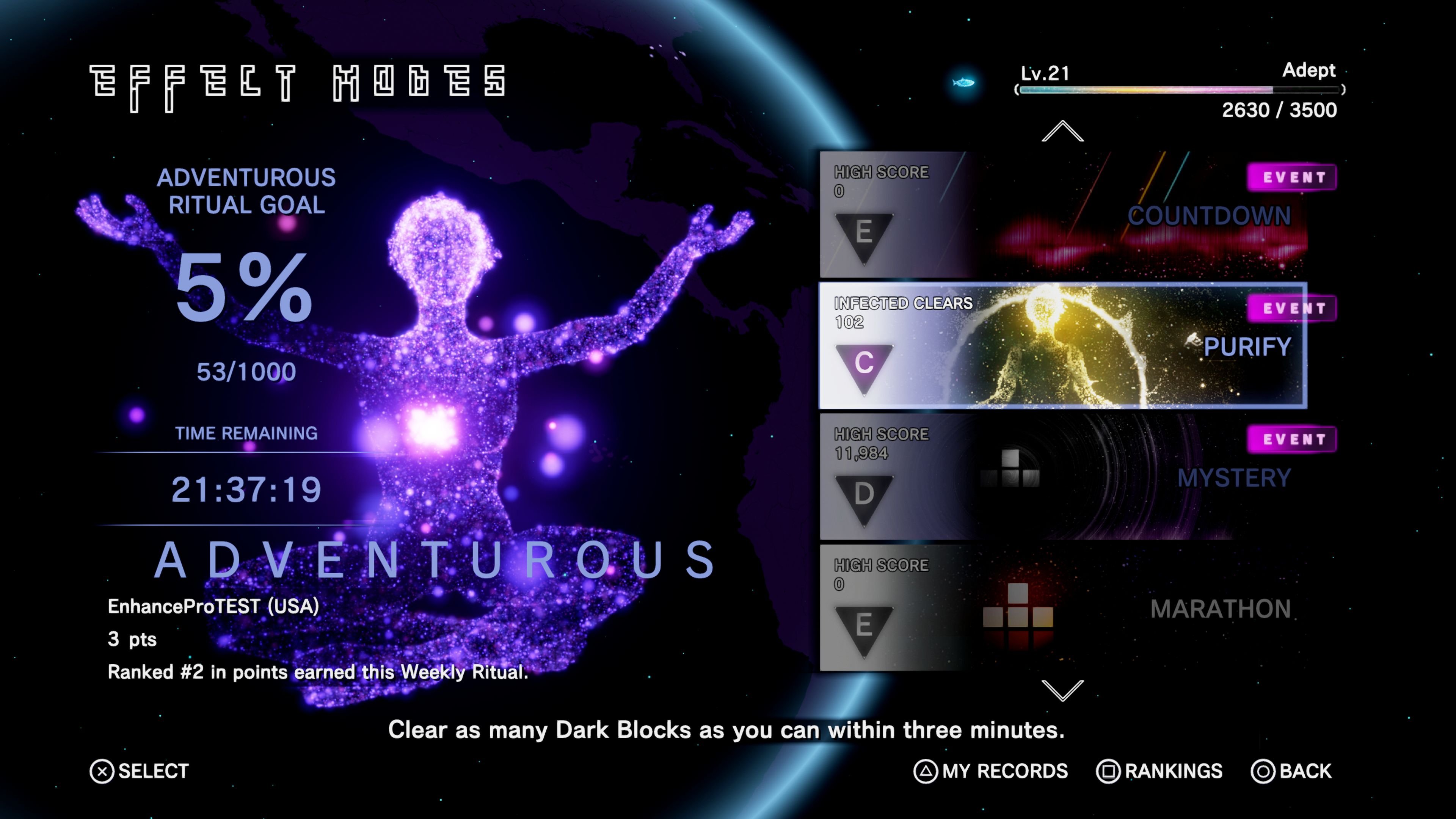This screenshot has height=819, width=1456.
Task: Toggle the EVENT badge on Mystery mode
Action: click(x=1290, y=439)
